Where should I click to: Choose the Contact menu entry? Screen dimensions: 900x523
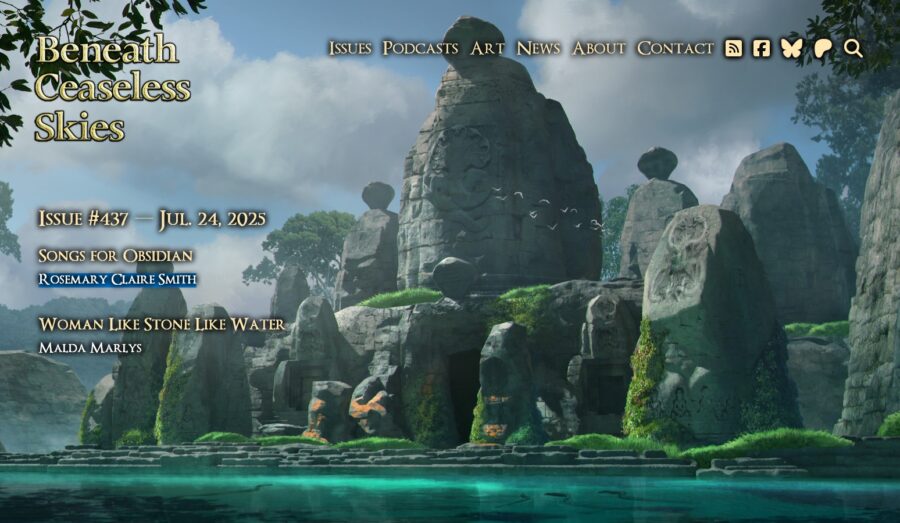coord(675,48)
